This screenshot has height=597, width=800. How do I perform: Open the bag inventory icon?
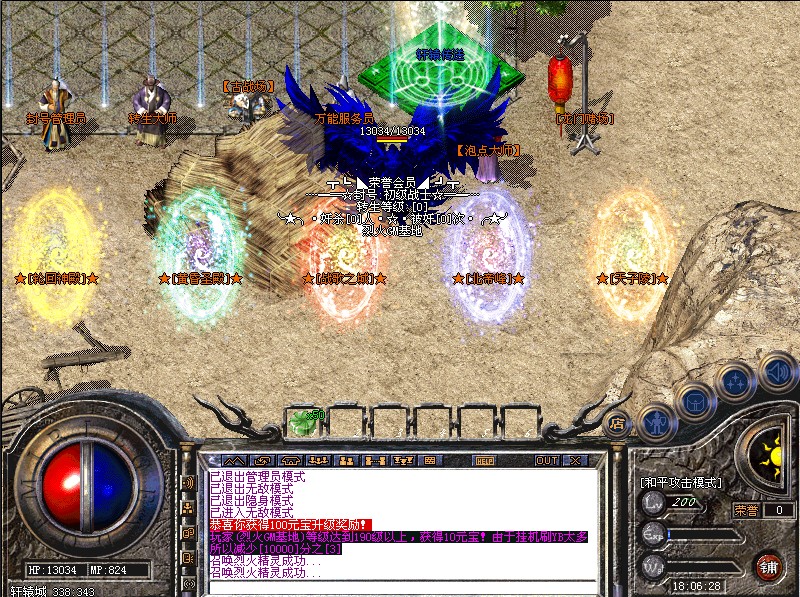(x=693, y=400)
